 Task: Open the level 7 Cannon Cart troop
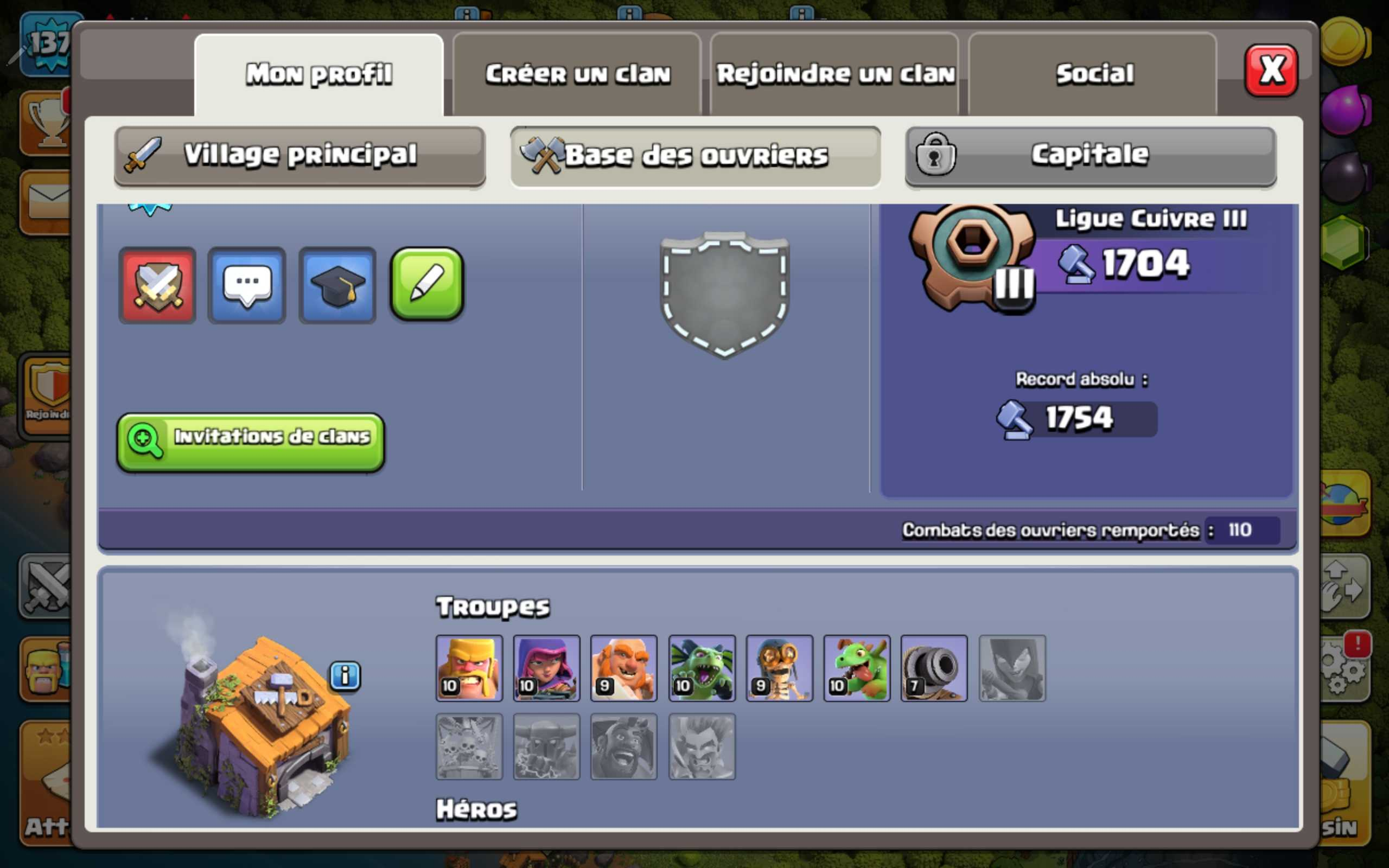[934, 669]
